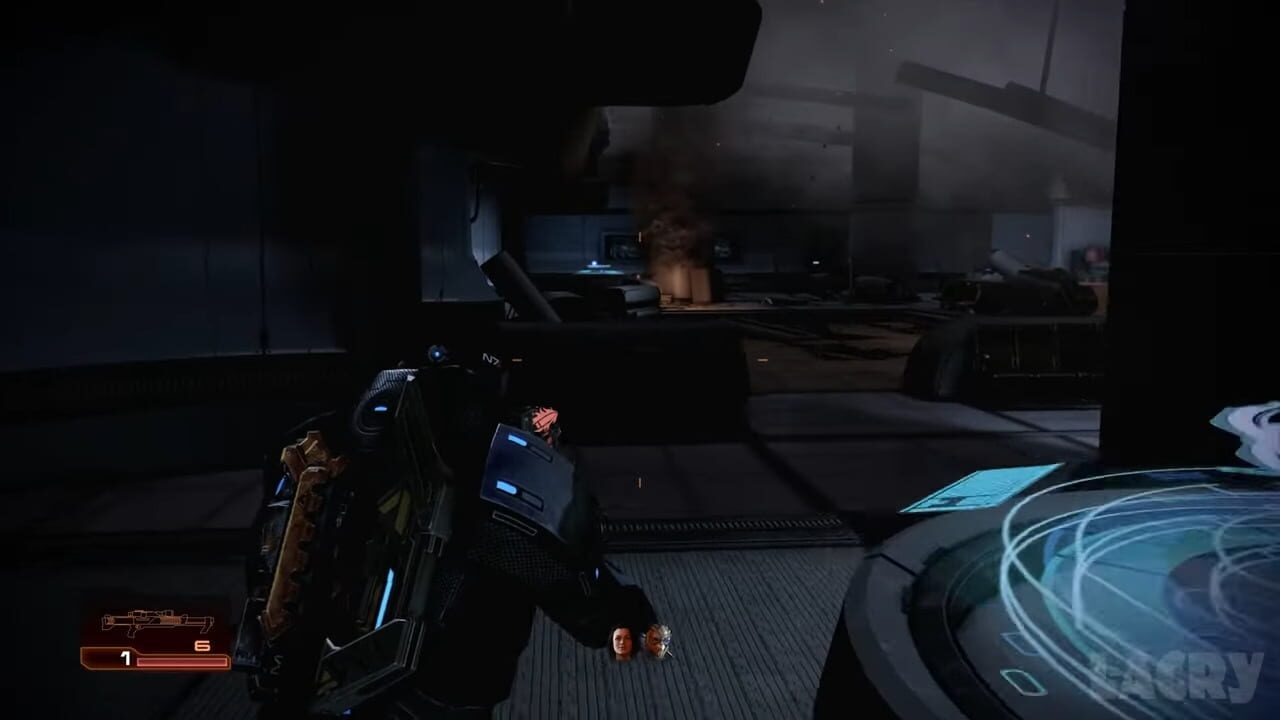
Task: Click Miranda's squad member portrait
Action: tap(620, 642)
